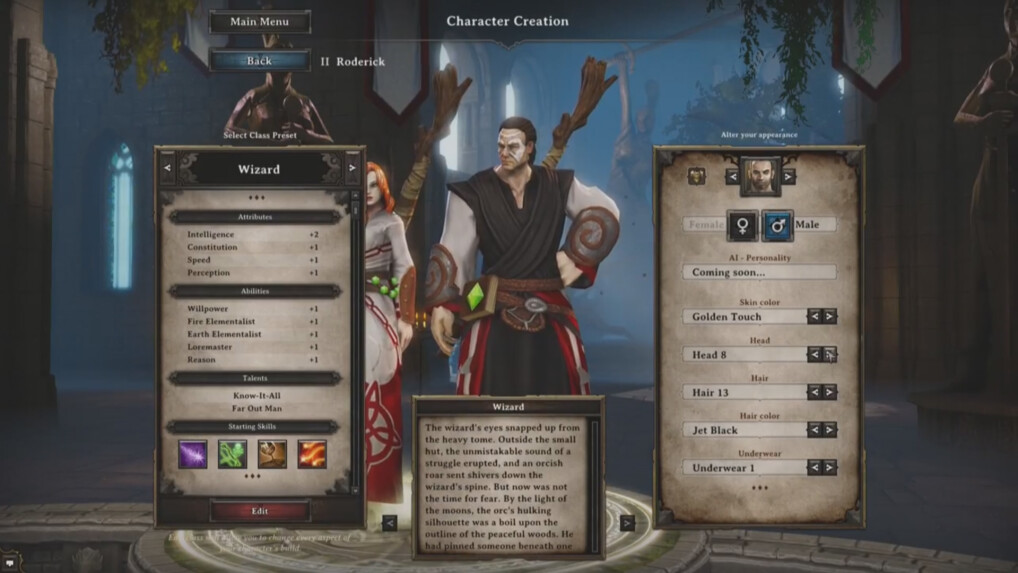Image resolution: width=1018 pixels, height=573 pixels.
Task: Open the Main Menu
Action: [259, 22]
